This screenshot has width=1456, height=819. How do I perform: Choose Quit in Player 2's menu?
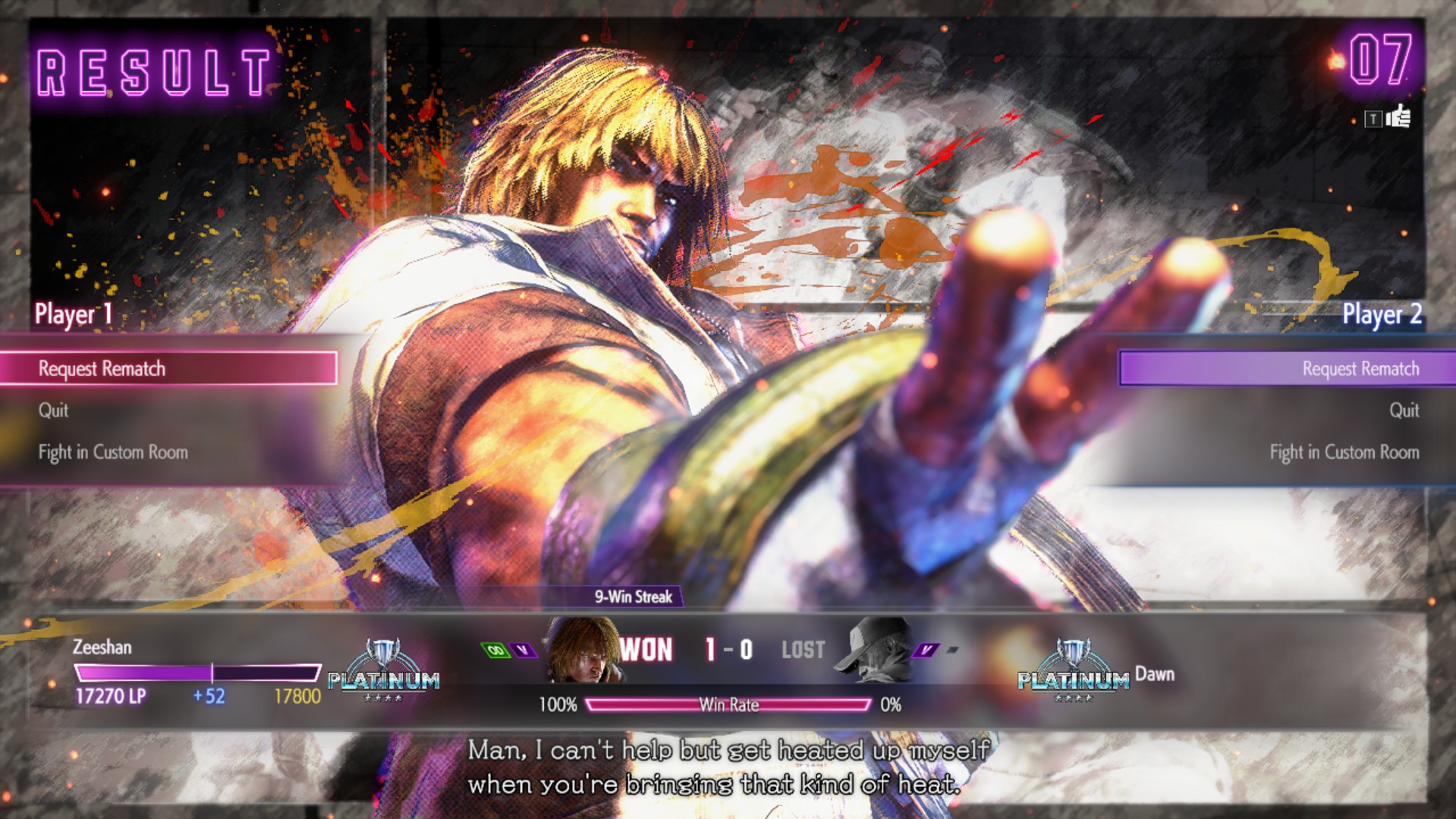point(1404,411)
